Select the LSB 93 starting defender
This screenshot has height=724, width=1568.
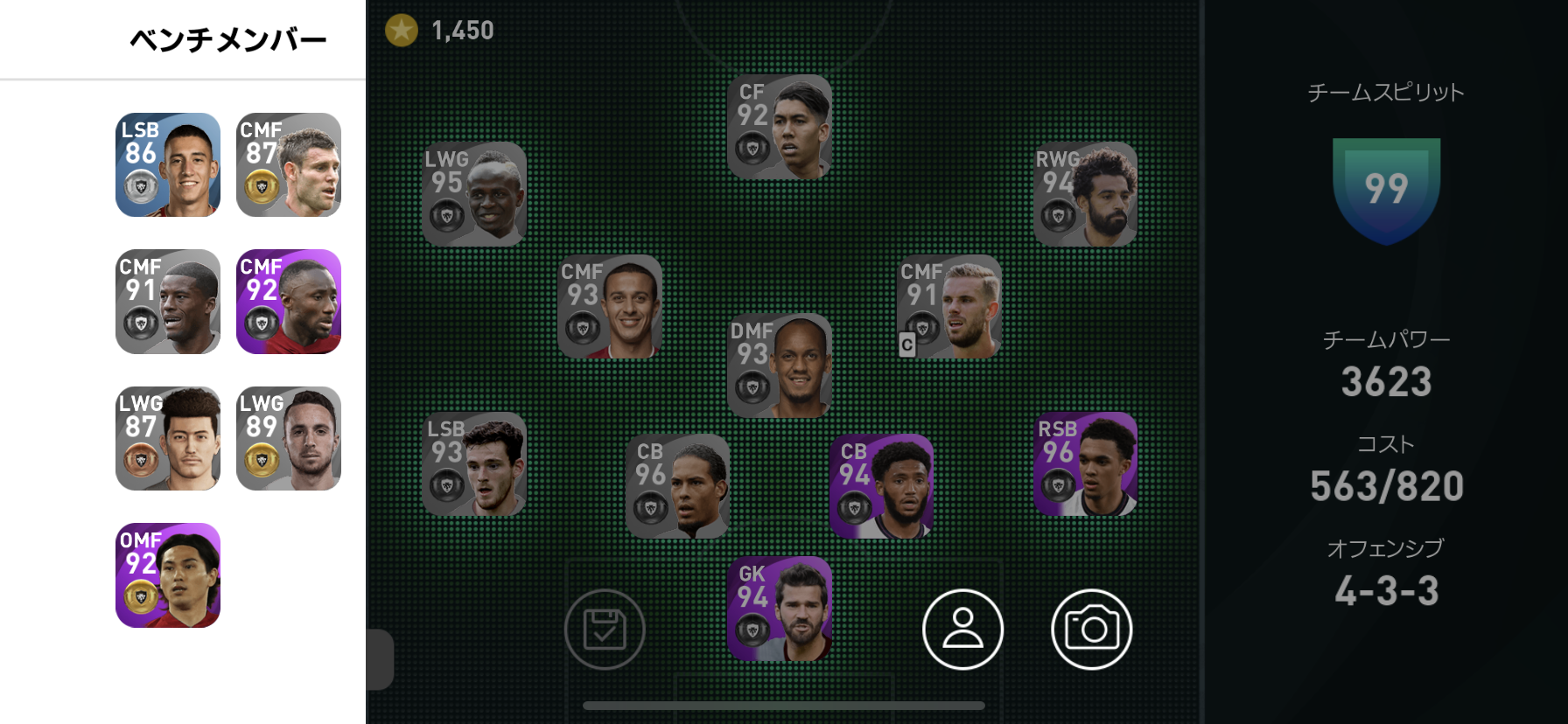point(473,463)
